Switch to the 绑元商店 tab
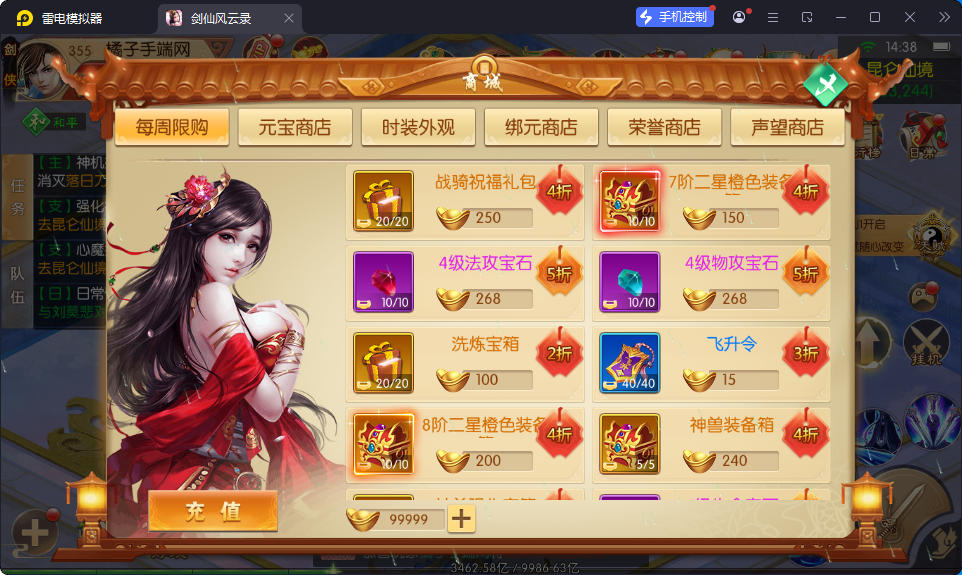This screenshot has width=962, height=575. click(x=541, y=127)
